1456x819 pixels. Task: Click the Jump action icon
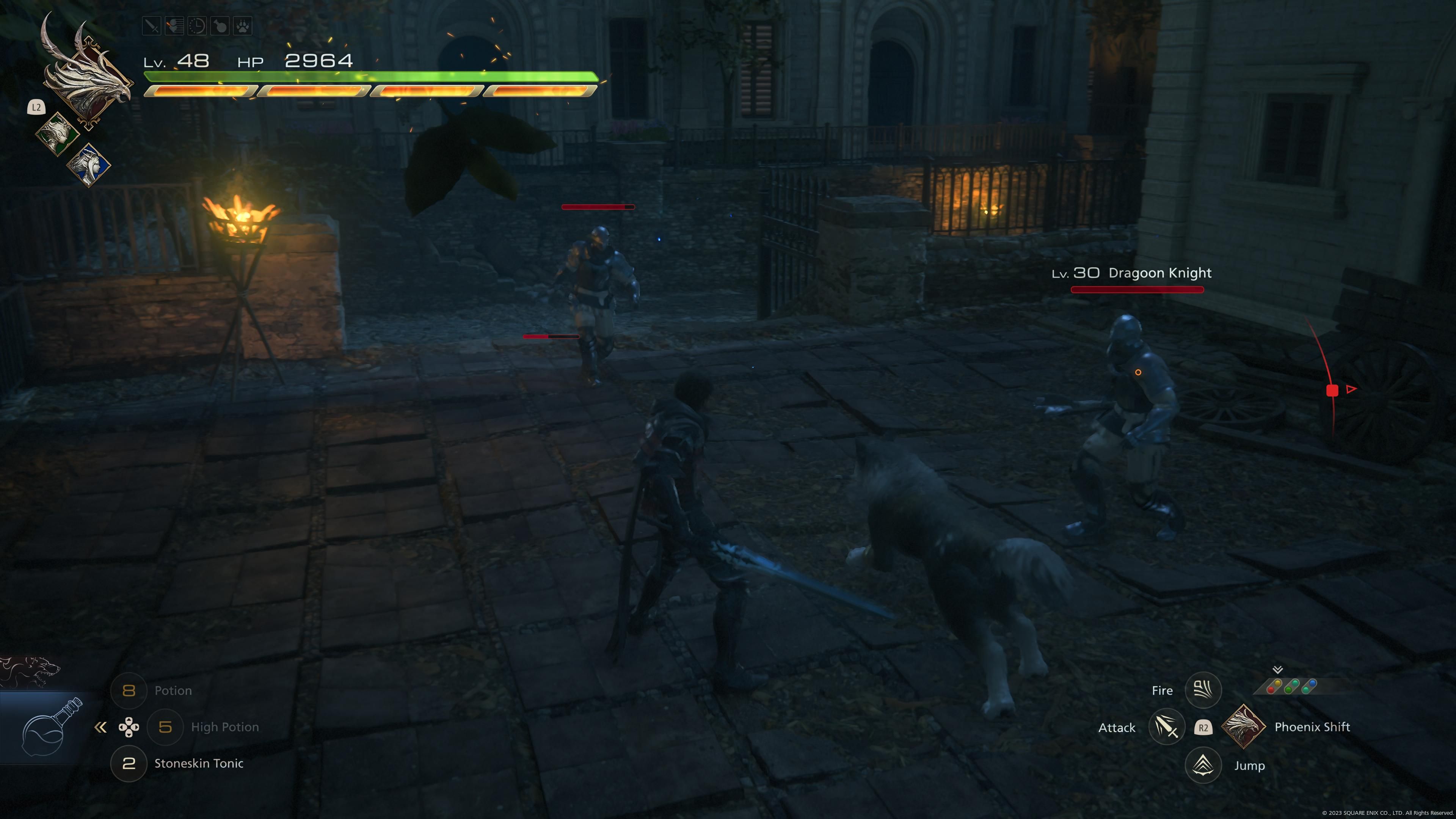1203,765
